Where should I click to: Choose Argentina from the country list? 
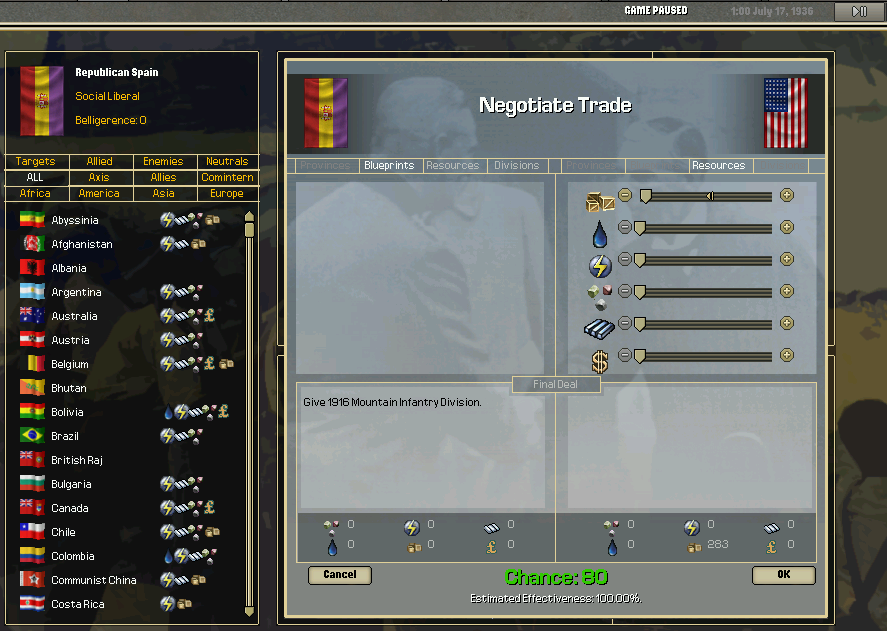pyautogui.click(x=76, y=292)
